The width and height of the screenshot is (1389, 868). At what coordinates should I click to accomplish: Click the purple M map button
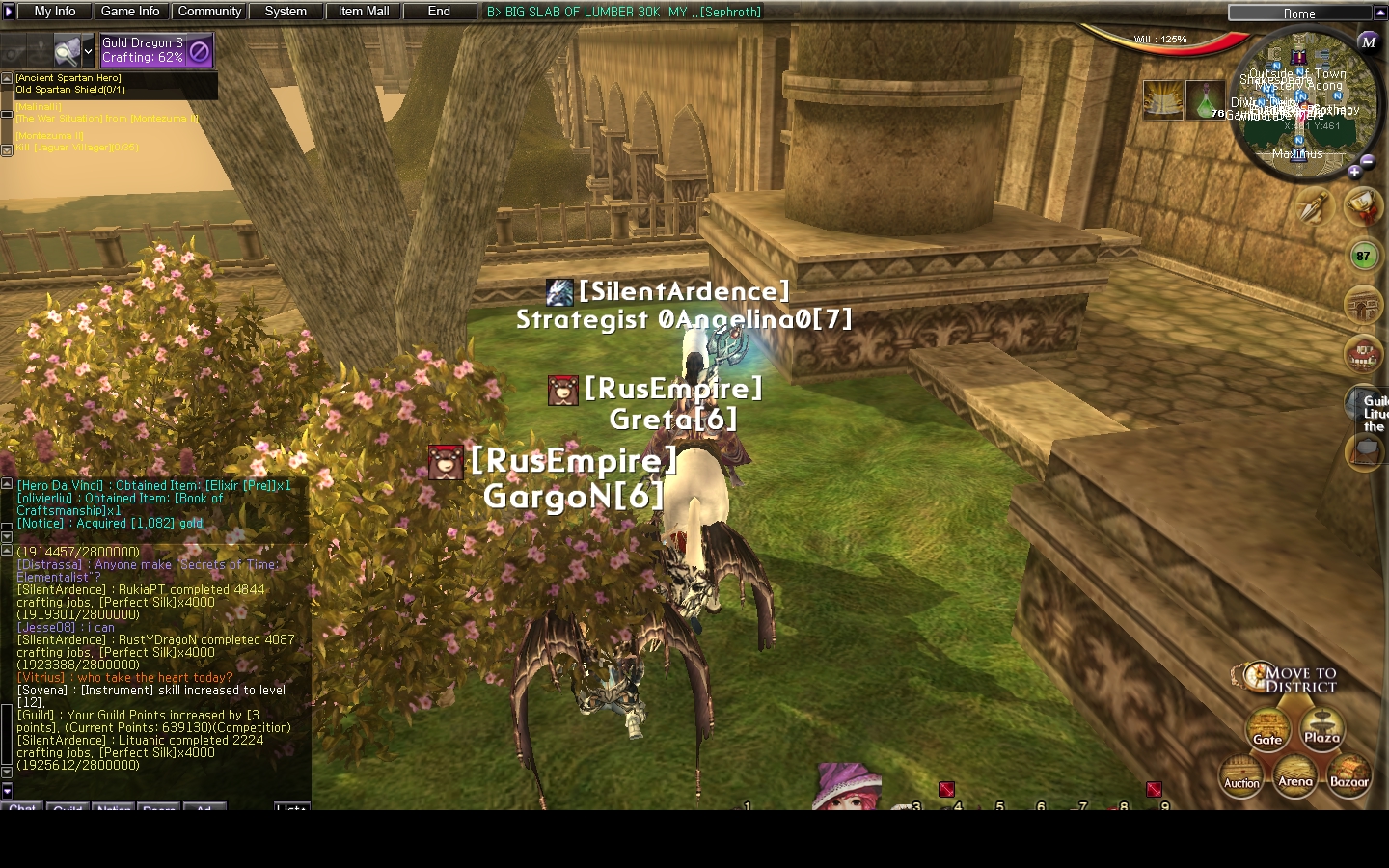pos(1368,41)
